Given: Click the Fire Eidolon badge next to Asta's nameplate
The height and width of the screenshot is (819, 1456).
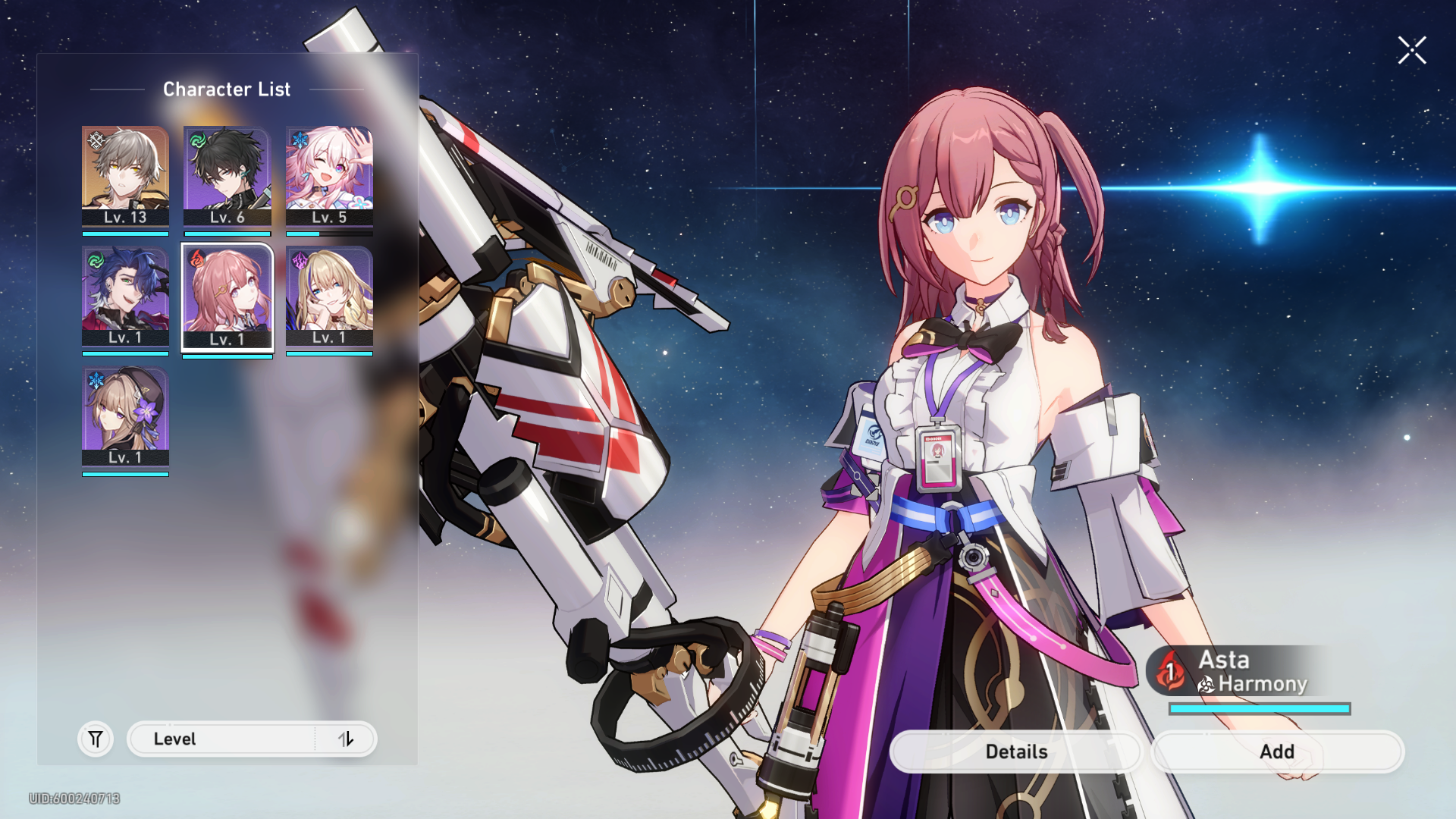Looking at the screenshot, I should (x=1169, y=672).
